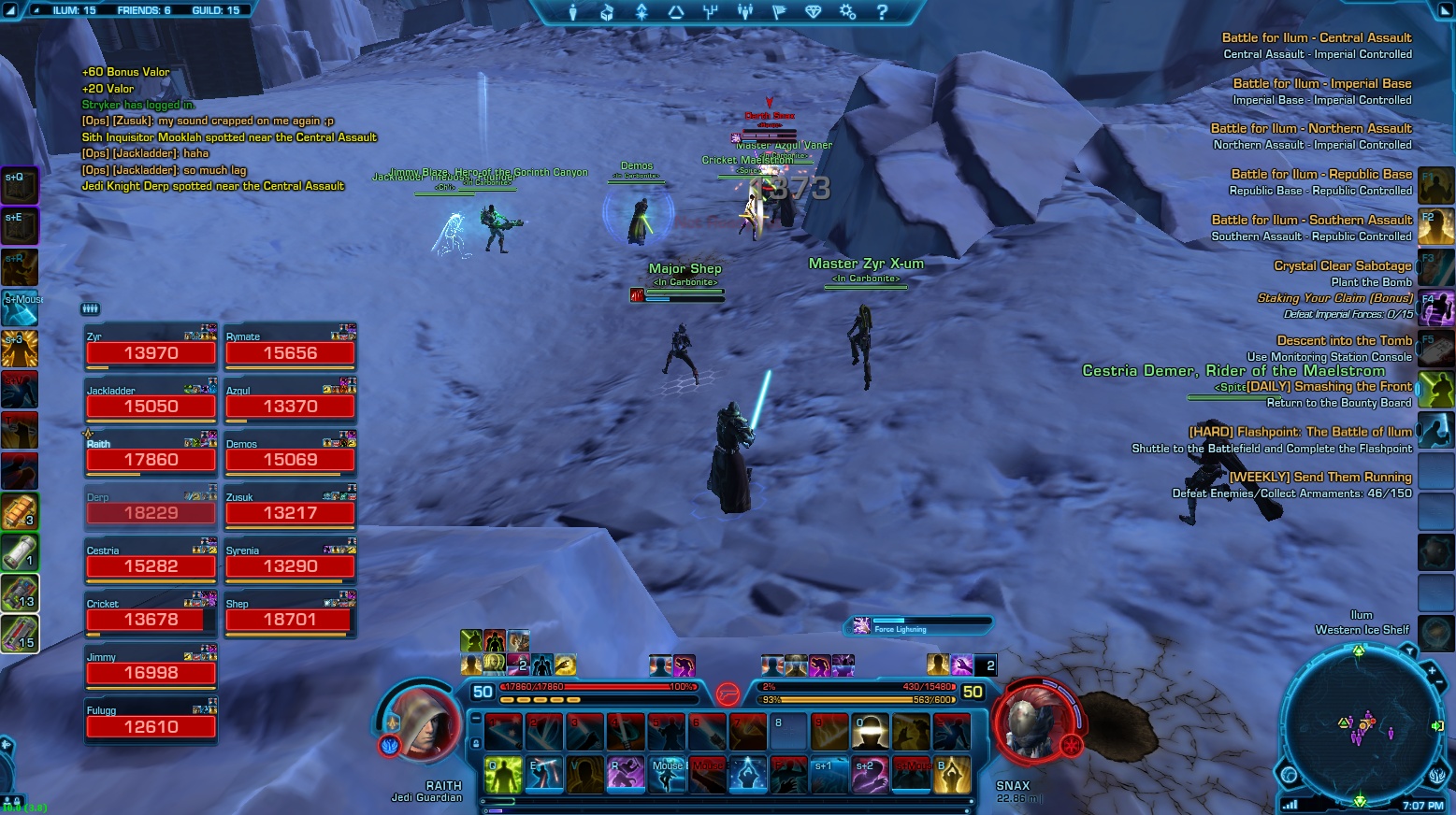Select Rymate's ops frame

(290, 348)
